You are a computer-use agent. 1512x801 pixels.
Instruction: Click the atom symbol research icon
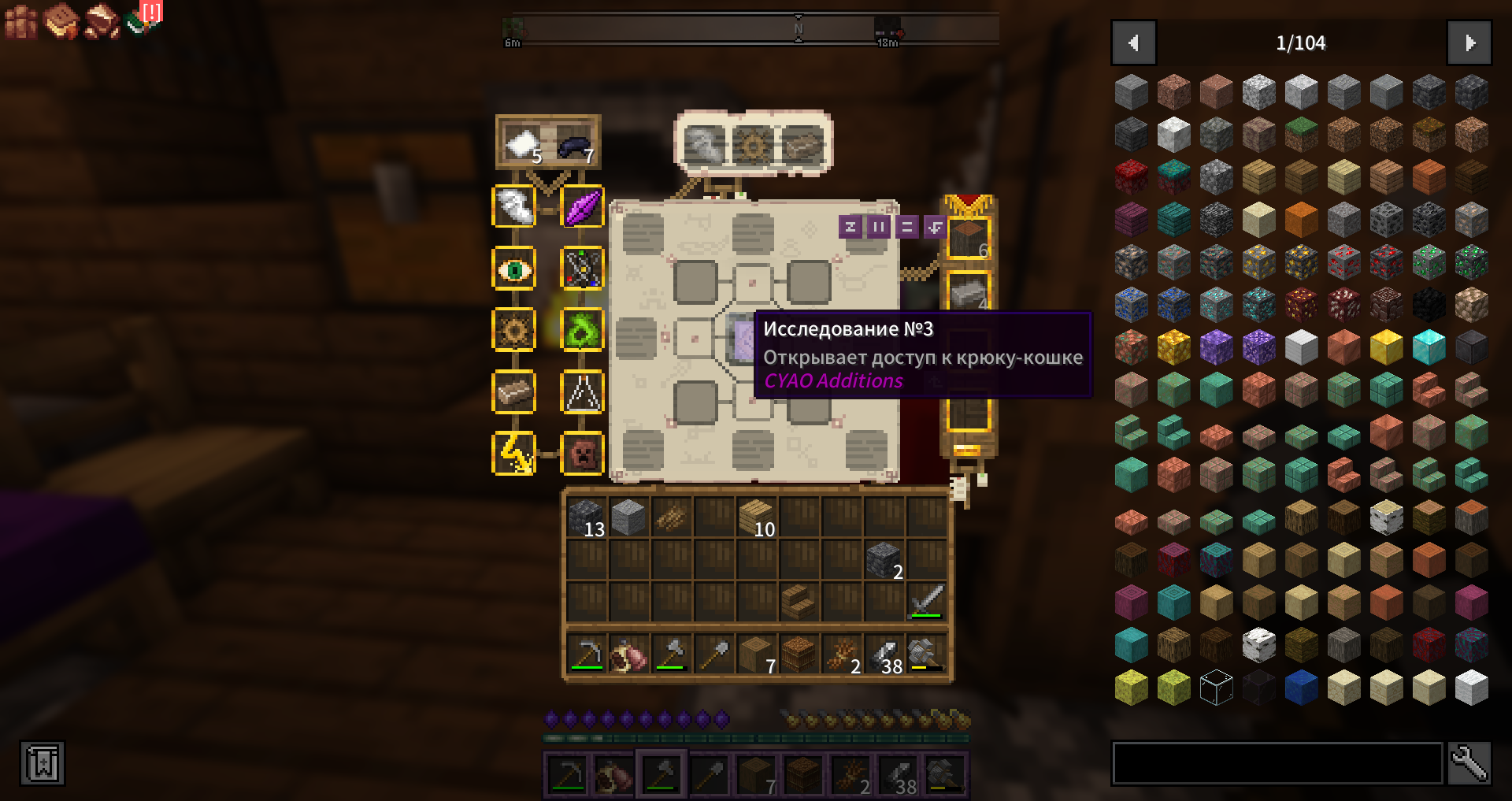point(582,269)
